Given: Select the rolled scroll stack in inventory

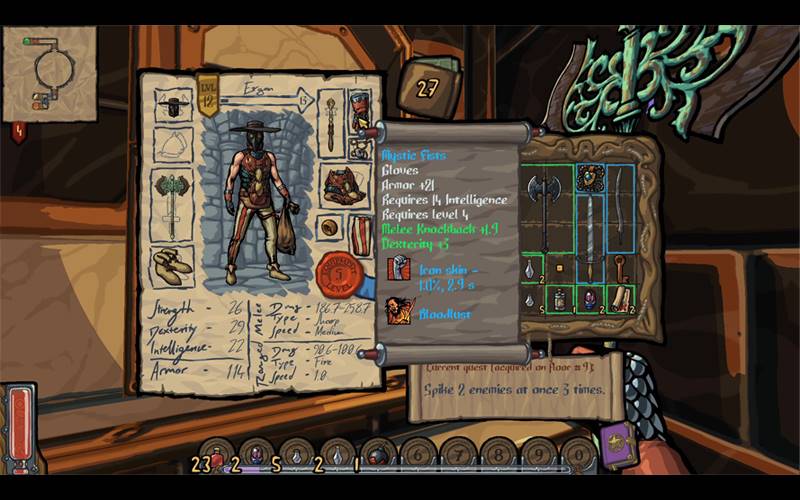Looking at the screenshot, I should click(x=621, y=297).
